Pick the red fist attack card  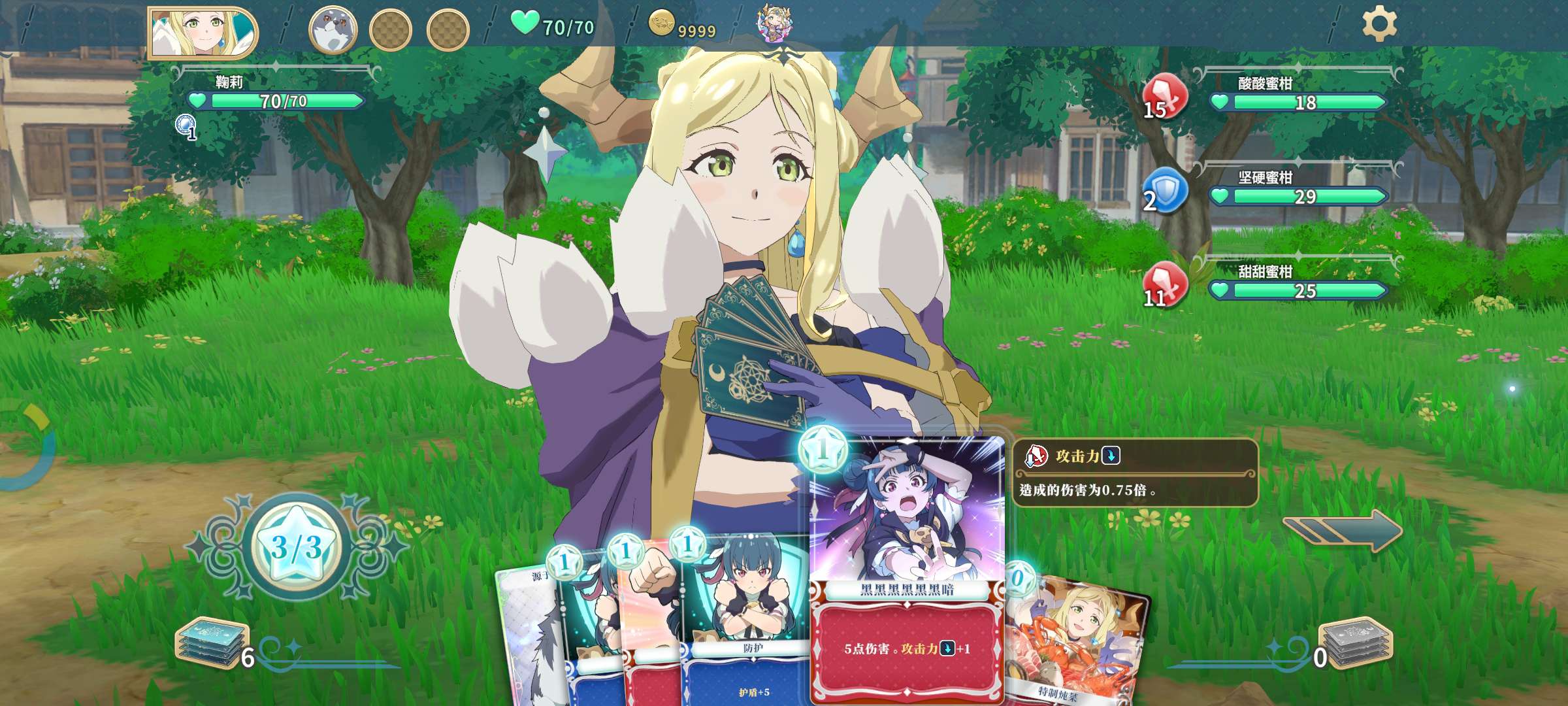click(x=650, y=621)
